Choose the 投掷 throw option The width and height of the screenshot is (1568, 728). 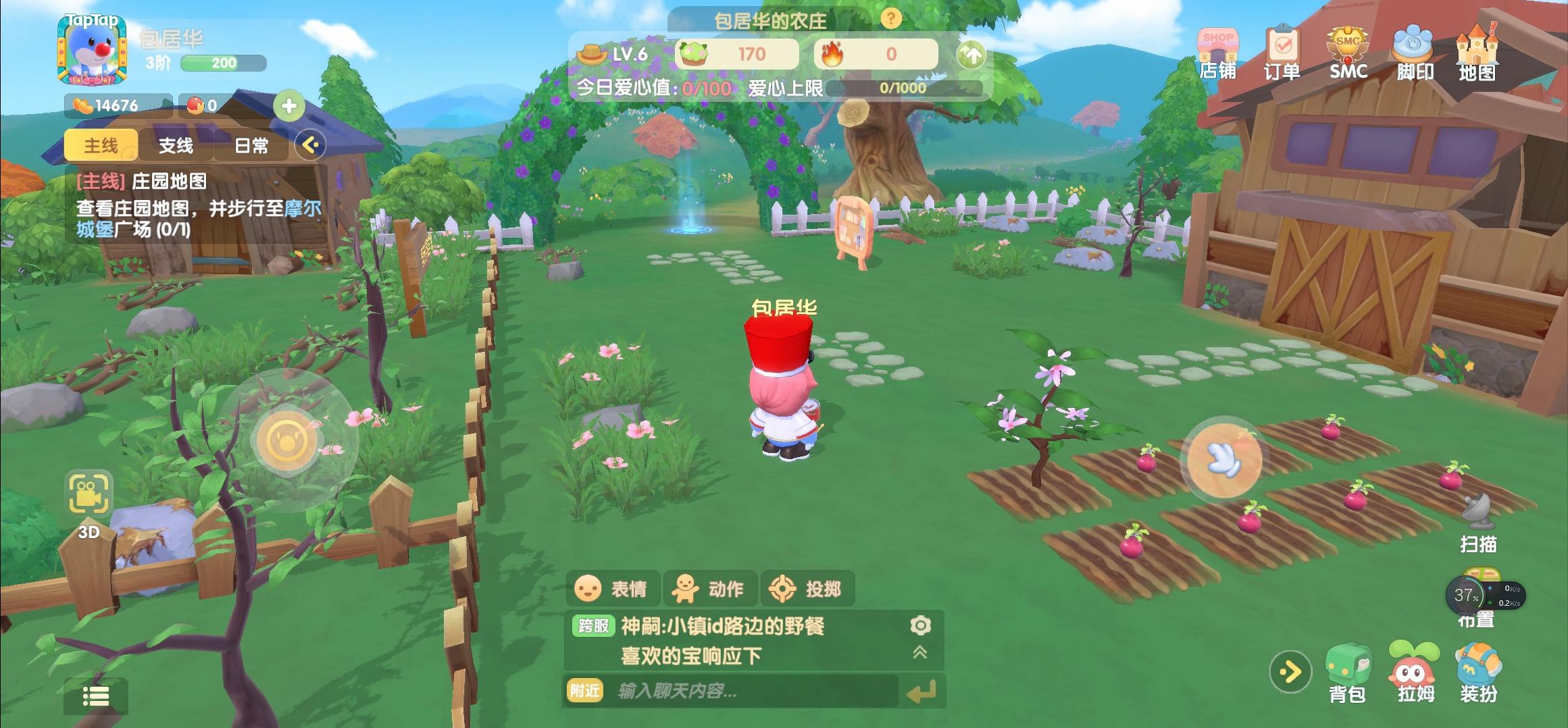[x=807, y=589]
